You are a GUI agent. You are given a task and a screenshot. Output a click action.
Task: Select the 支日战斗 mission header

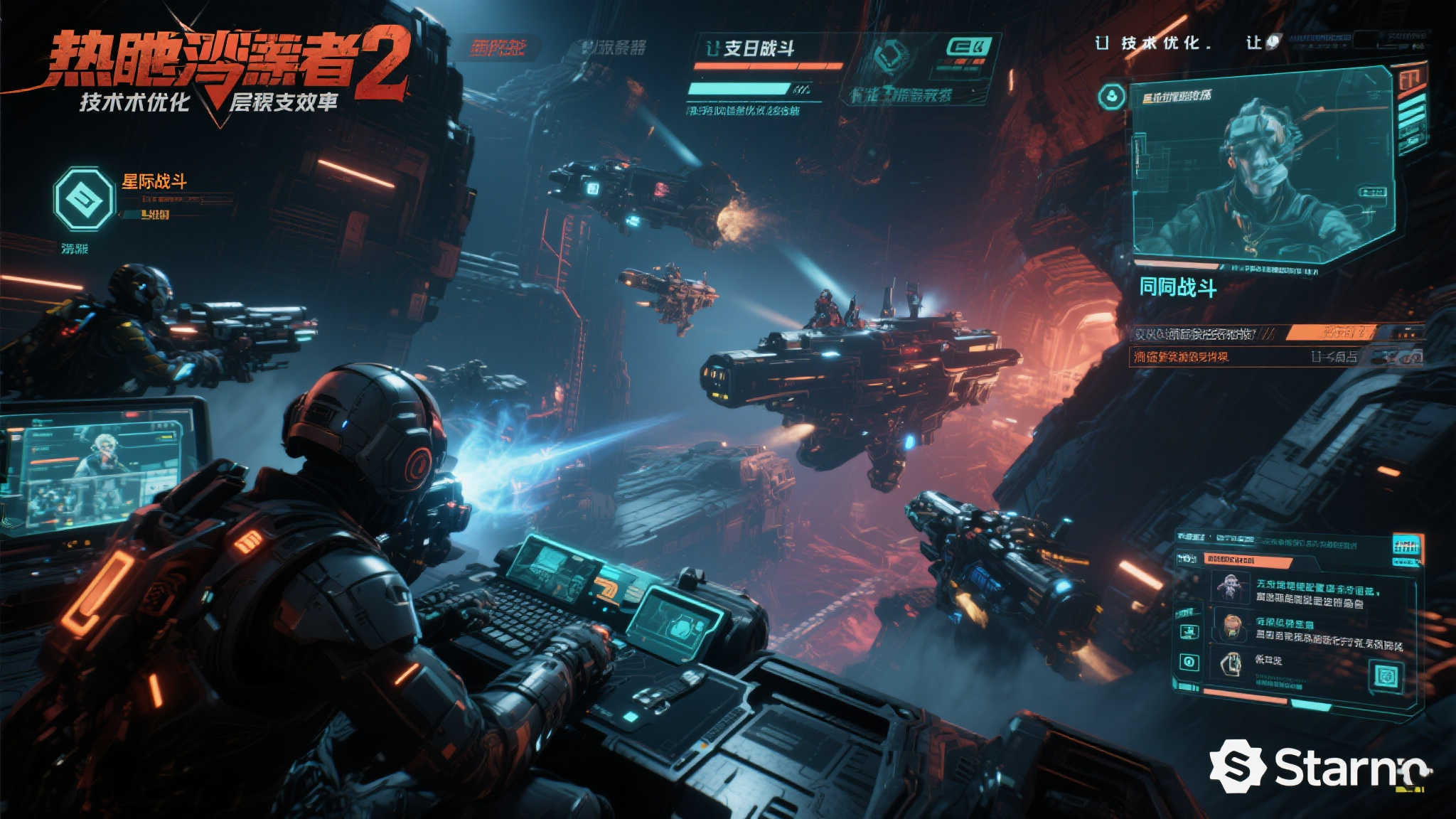point(758,48)
